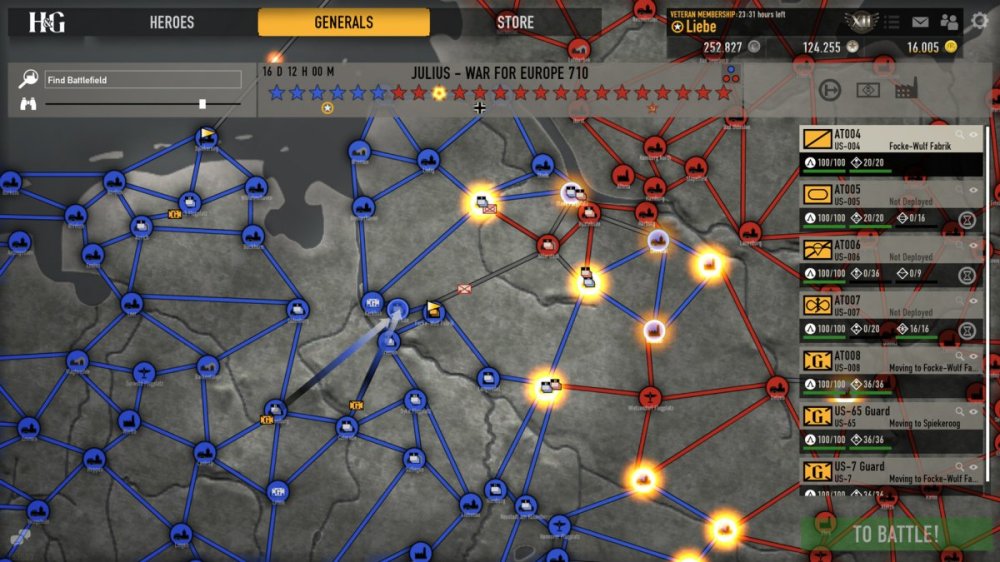Screen dimensions: 1000x562
Task: Open the Store tab
Action: [x=515, y=22]
